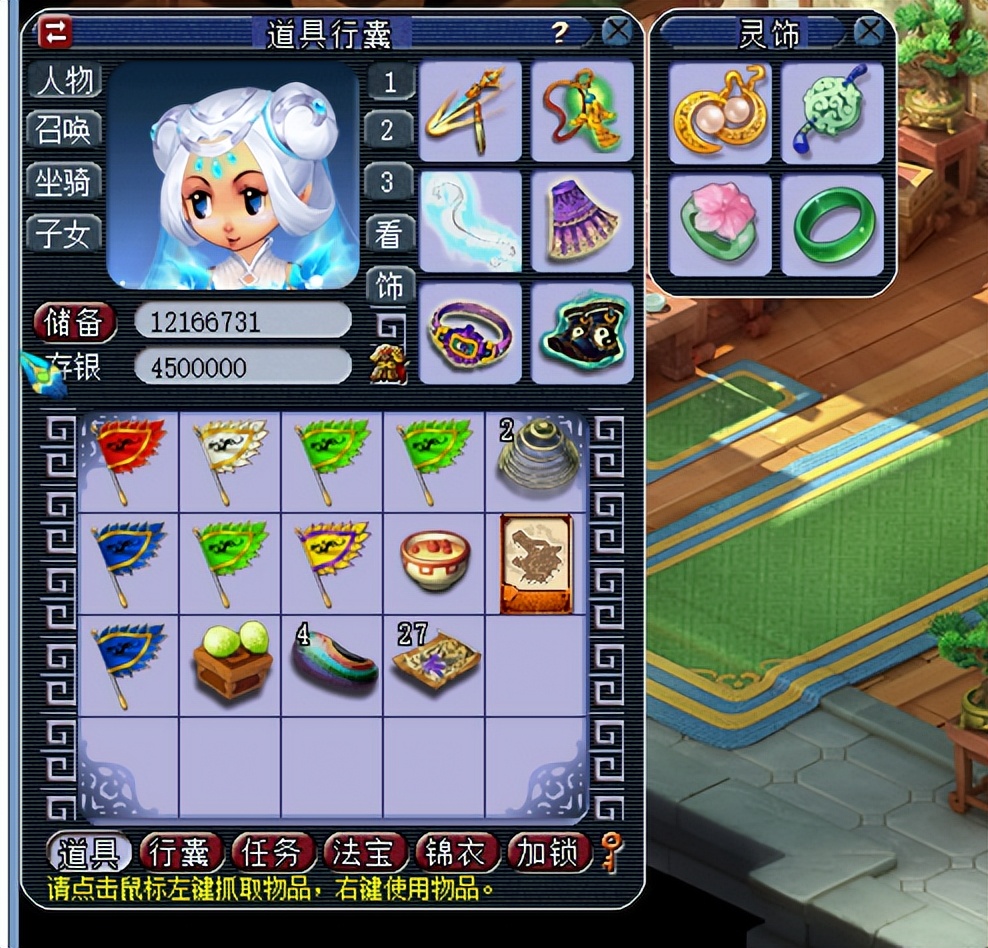Screen dimensions: 988x948
Task: Switch to the 锦衣 costume tab
Action: (x=455, y=853)
